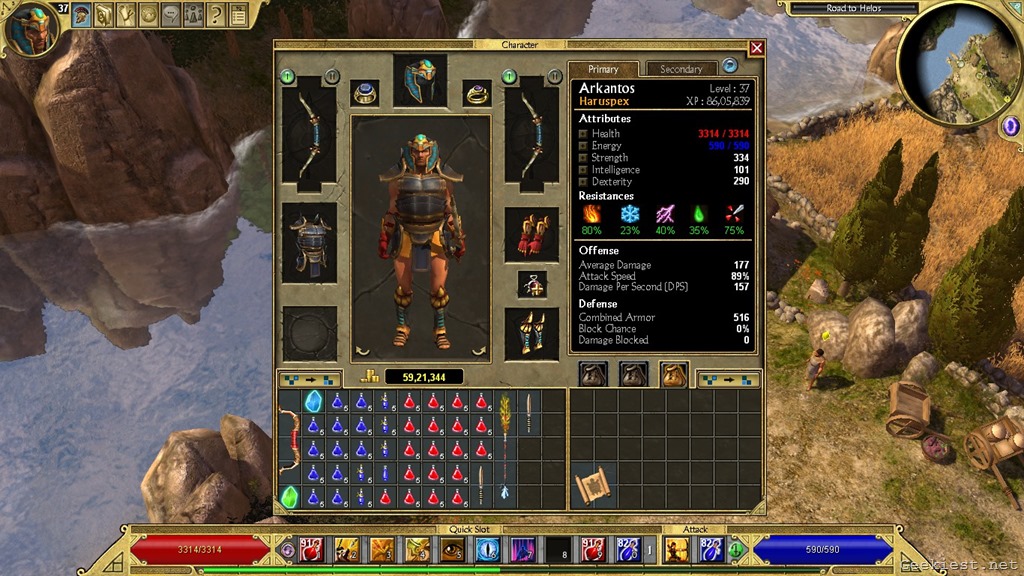Pick the scroll in the bag inventory
The height and width of the screenshot is (576, 1024).
click(593, 487)
